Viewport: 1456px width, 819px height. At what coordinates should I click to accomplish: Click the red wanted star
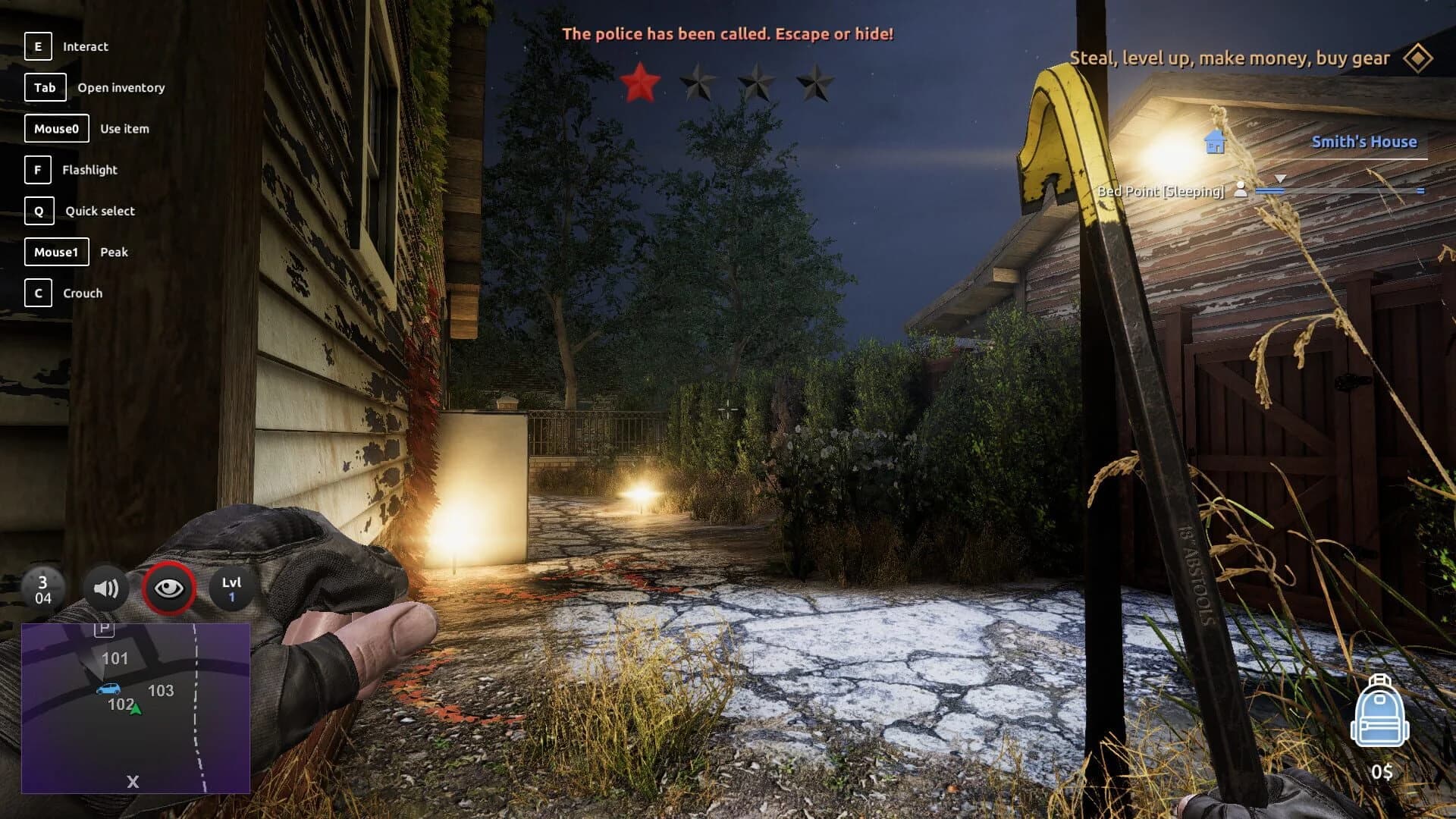coord(641,83)
